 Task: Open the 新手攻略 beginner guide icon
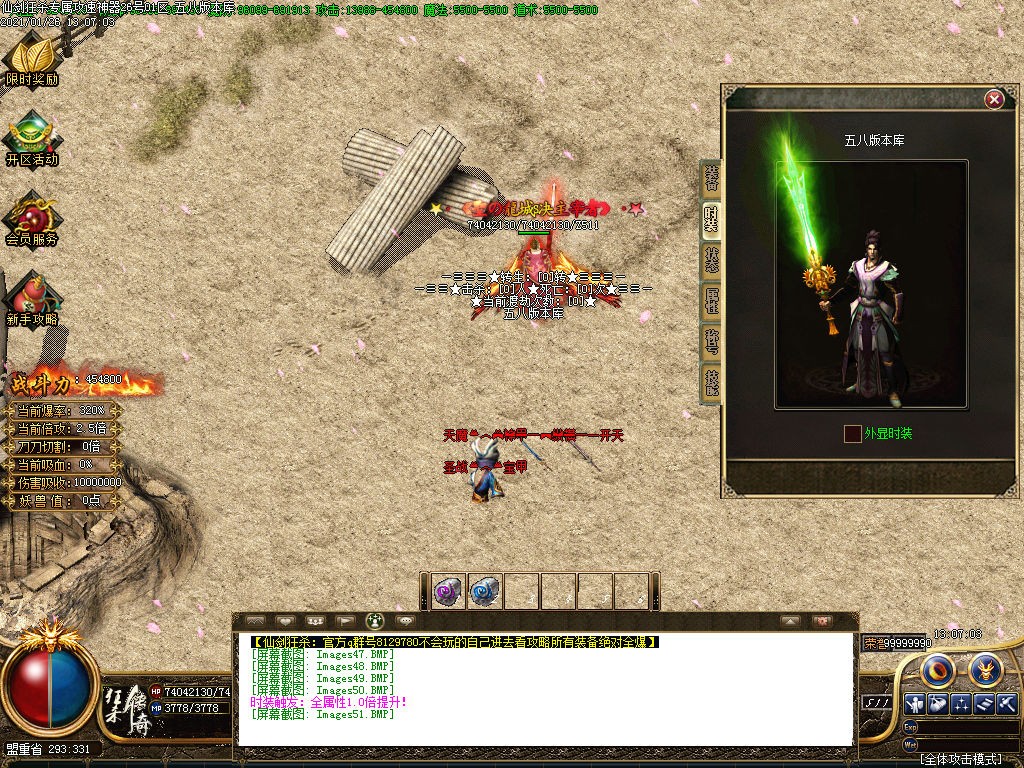32,297
